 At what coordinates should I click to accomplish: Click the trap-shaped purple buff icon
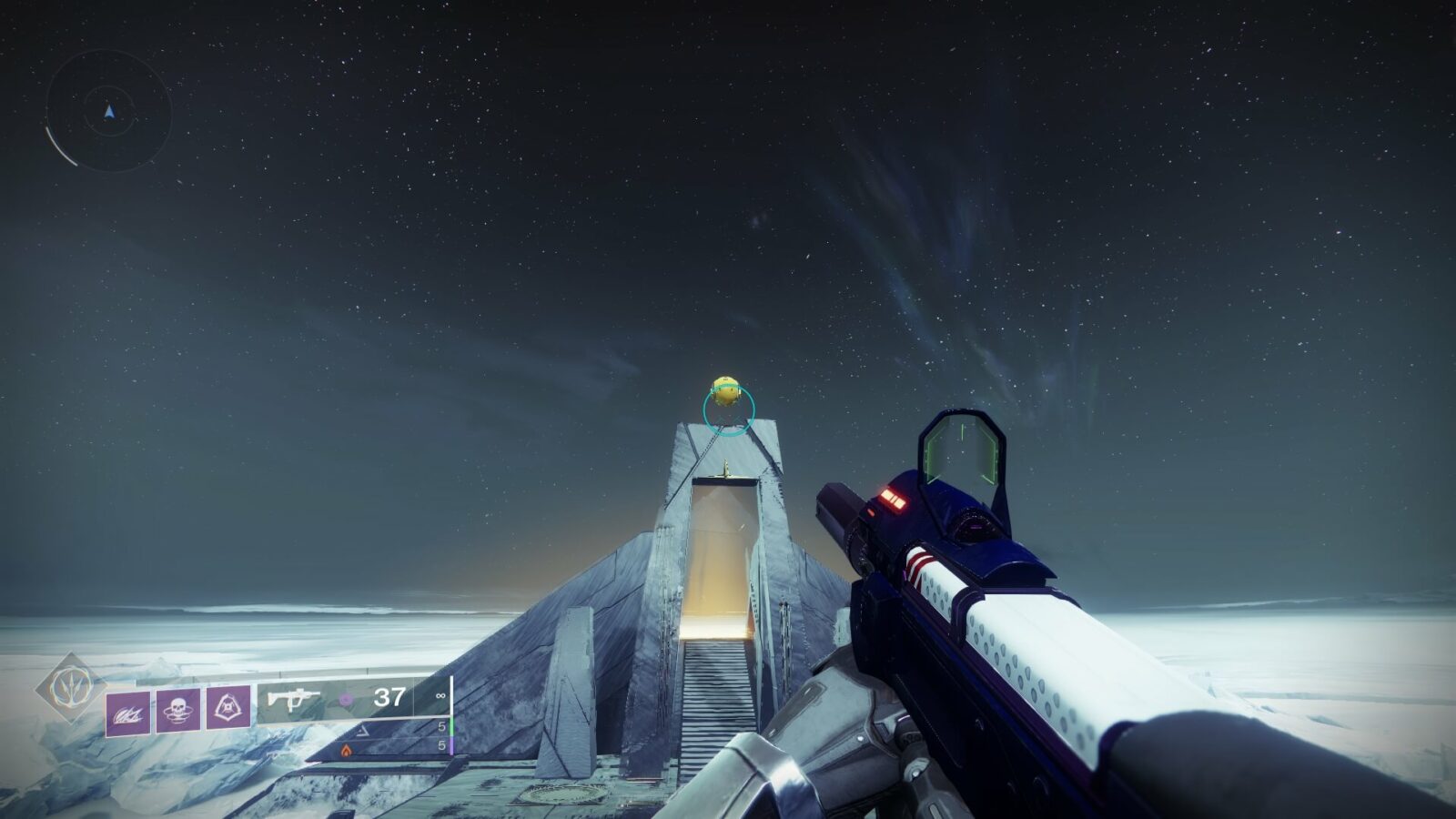(227, 708)
